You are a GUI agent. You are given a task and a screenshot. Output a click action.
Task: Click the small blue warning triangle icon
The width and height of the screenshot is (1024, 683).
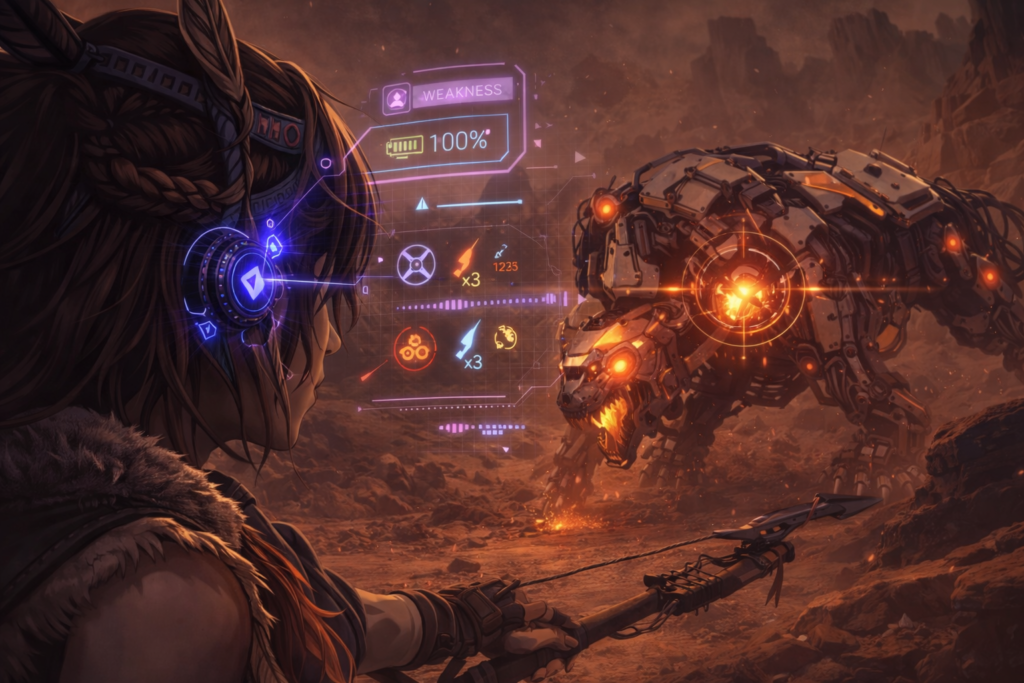point(422,204)
